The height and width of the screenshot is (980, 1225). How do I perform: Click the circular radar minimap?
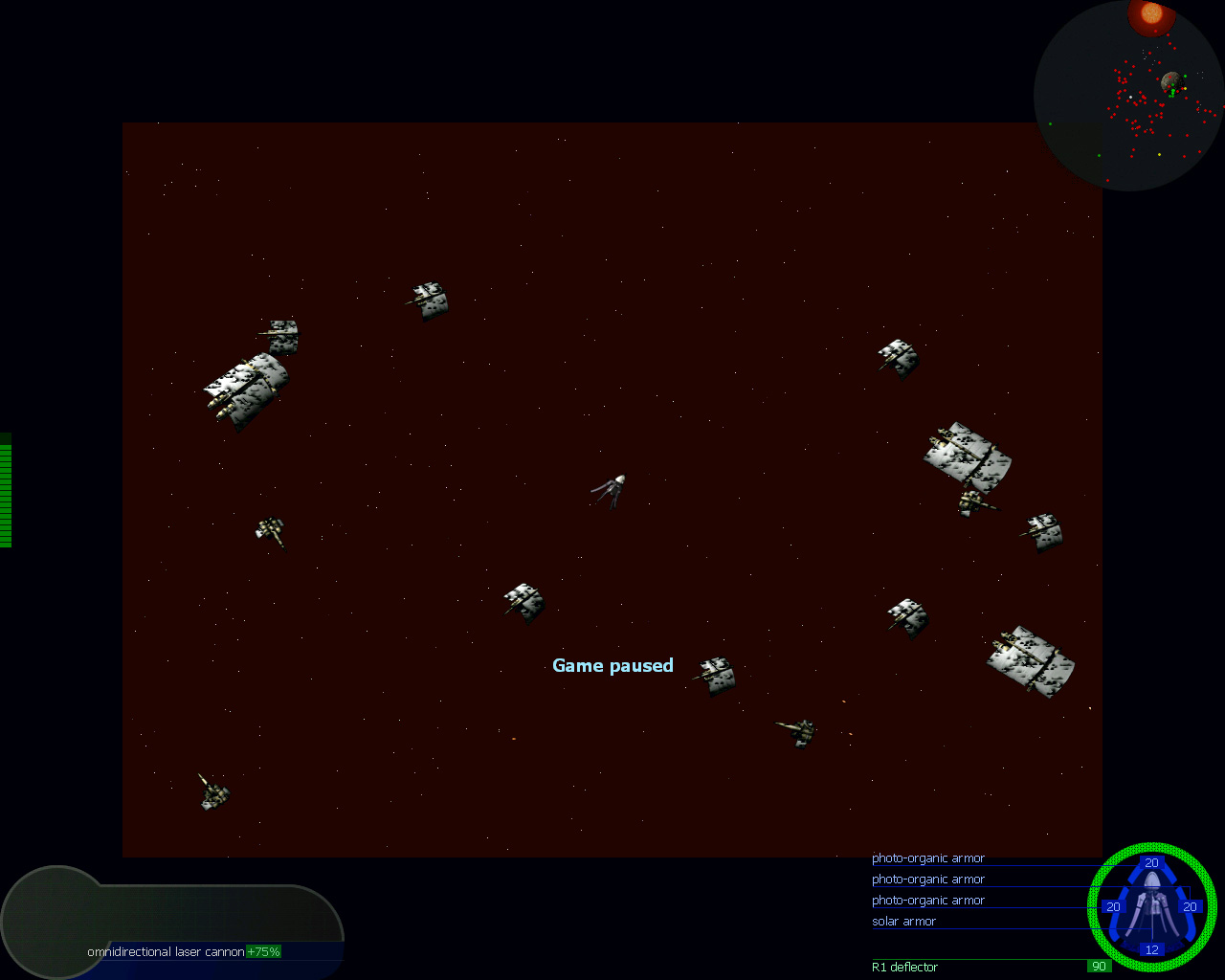click(x=1128, y=96)
